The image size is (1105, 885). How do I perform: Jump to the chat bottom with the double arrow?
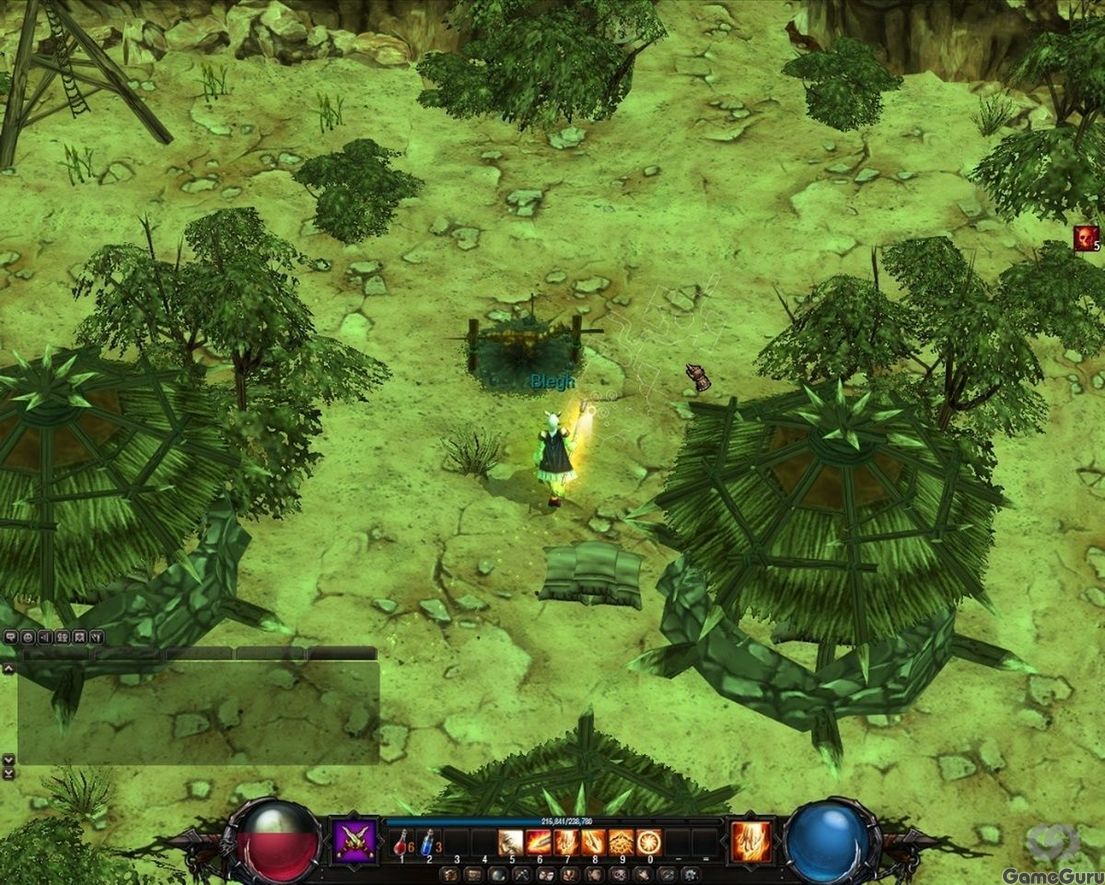click(8, 773)
